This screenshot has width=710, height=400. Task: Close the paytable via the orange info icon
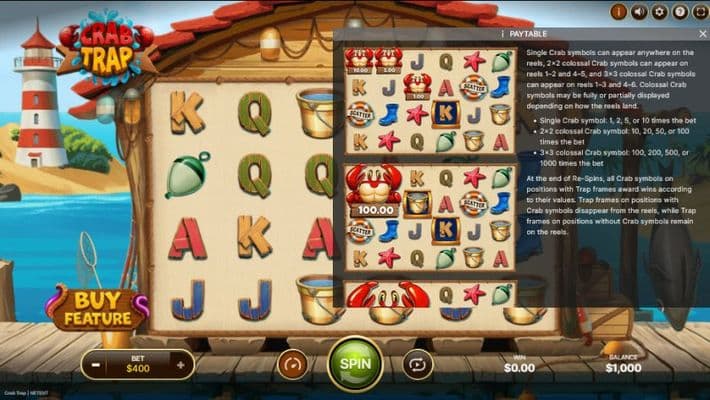pyautogui.click(x=617, y=12)
